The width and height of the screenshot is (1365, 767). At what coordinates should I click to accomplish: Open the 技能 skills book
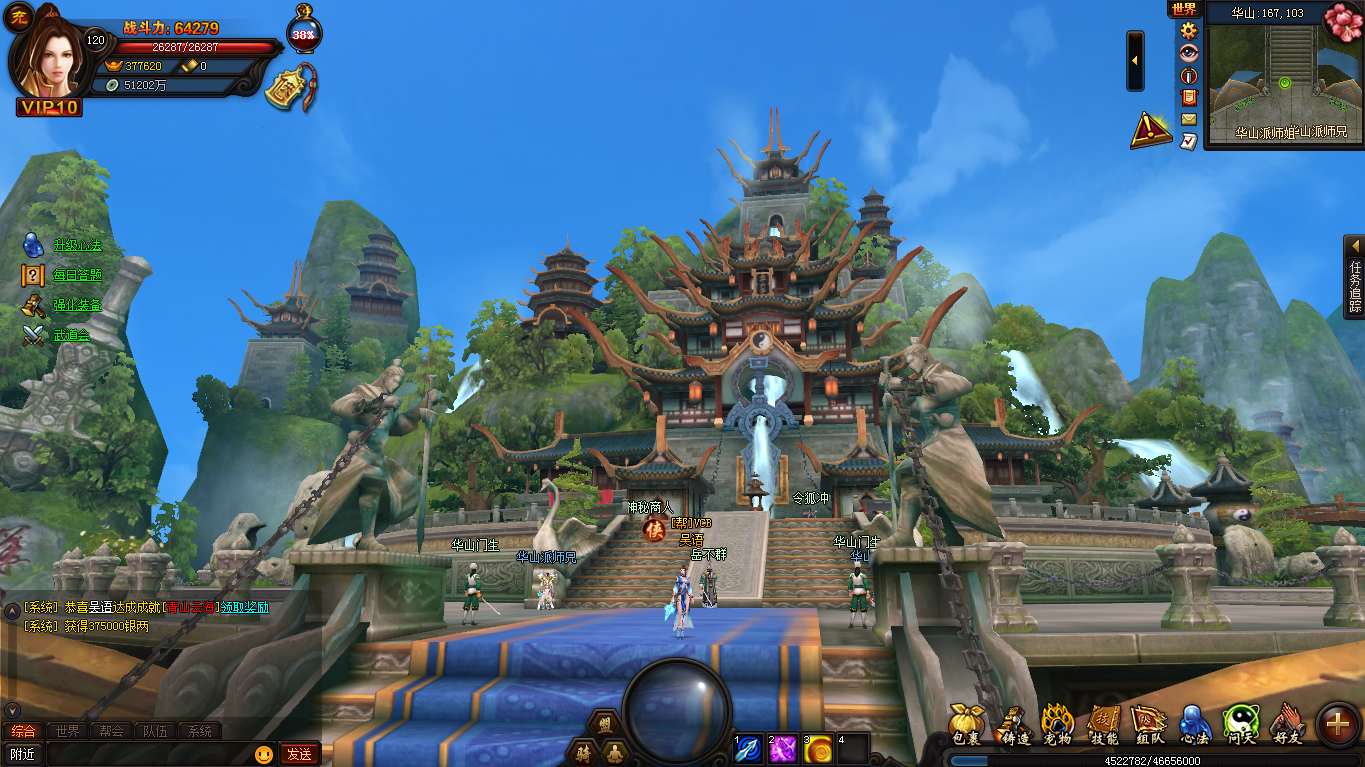click(x=1104, y=723)
